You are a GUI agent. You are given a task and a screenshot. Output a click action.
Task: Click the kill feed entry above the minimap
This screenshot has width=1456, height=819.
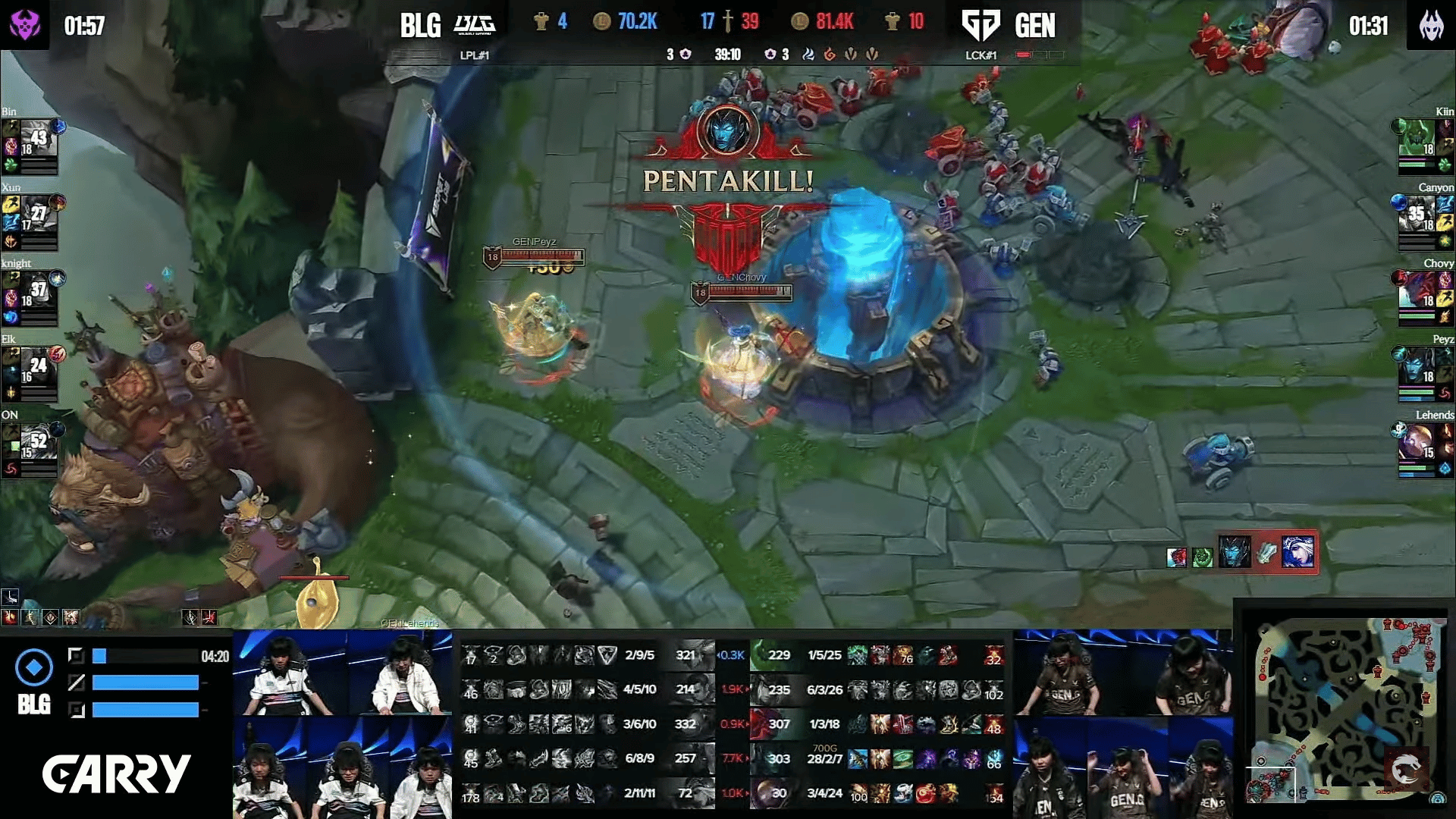pos(1242,552)
